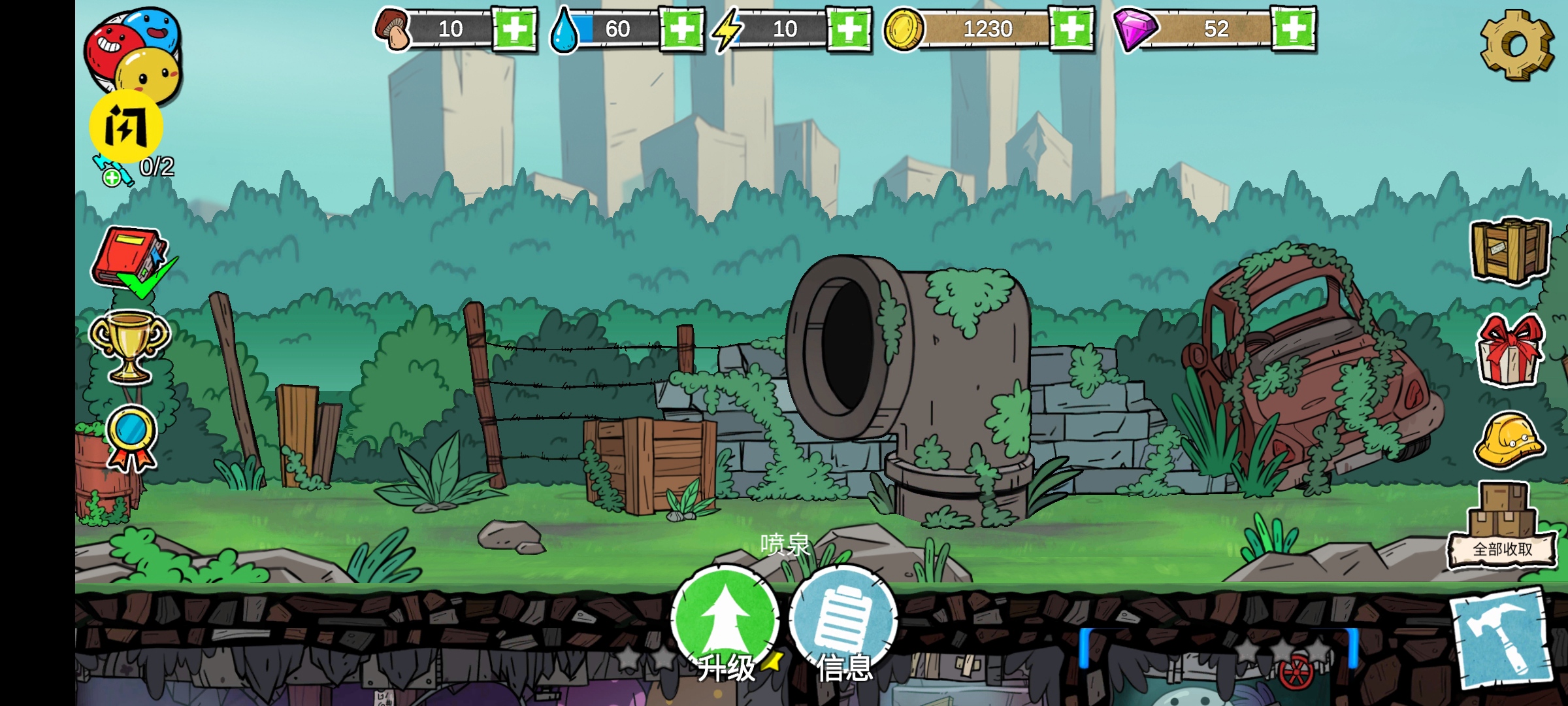Open the gear settings menu

coord(1516,44)
